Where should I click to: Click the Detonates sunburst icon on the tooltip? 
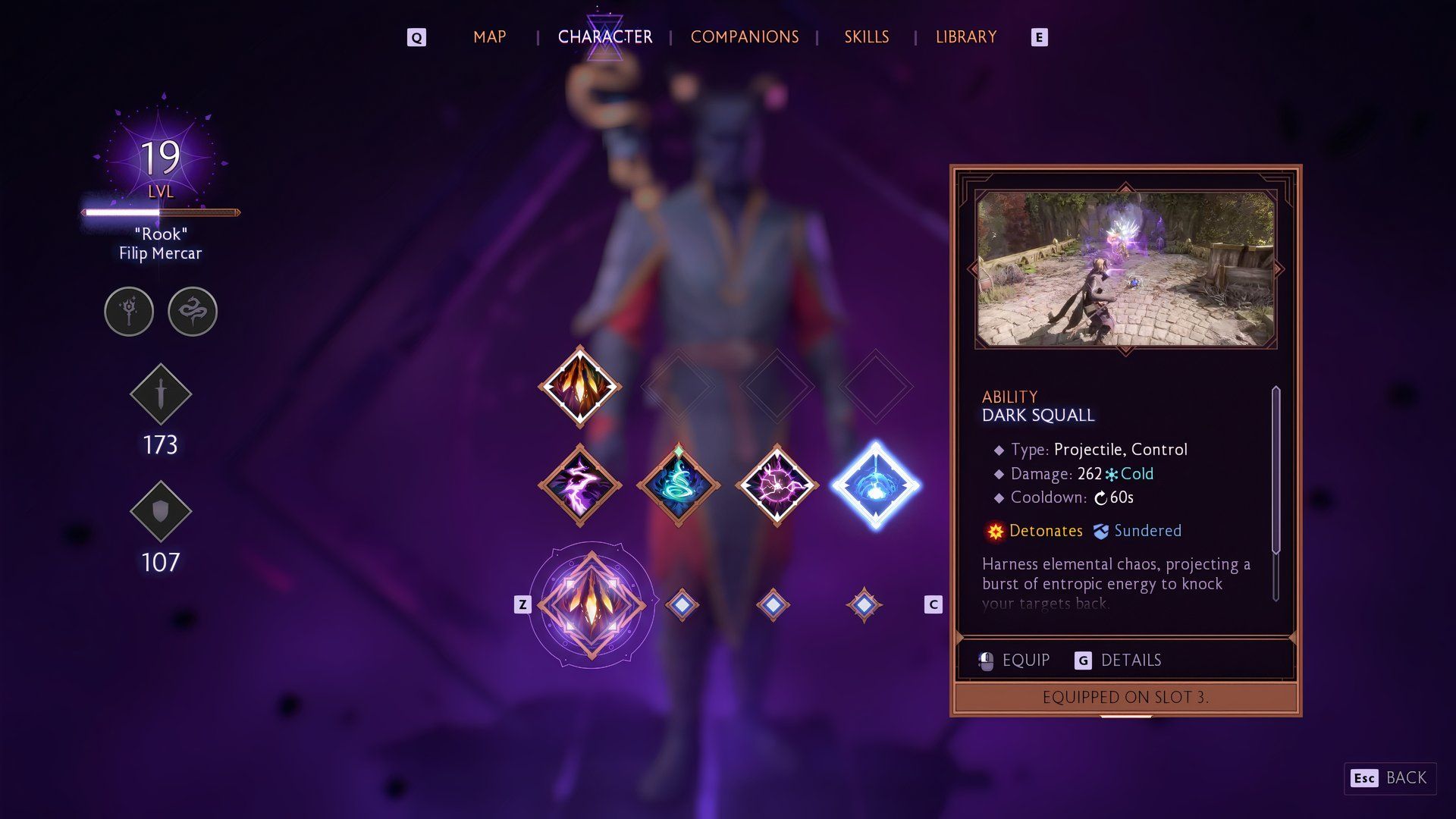[x=994, y=531]
